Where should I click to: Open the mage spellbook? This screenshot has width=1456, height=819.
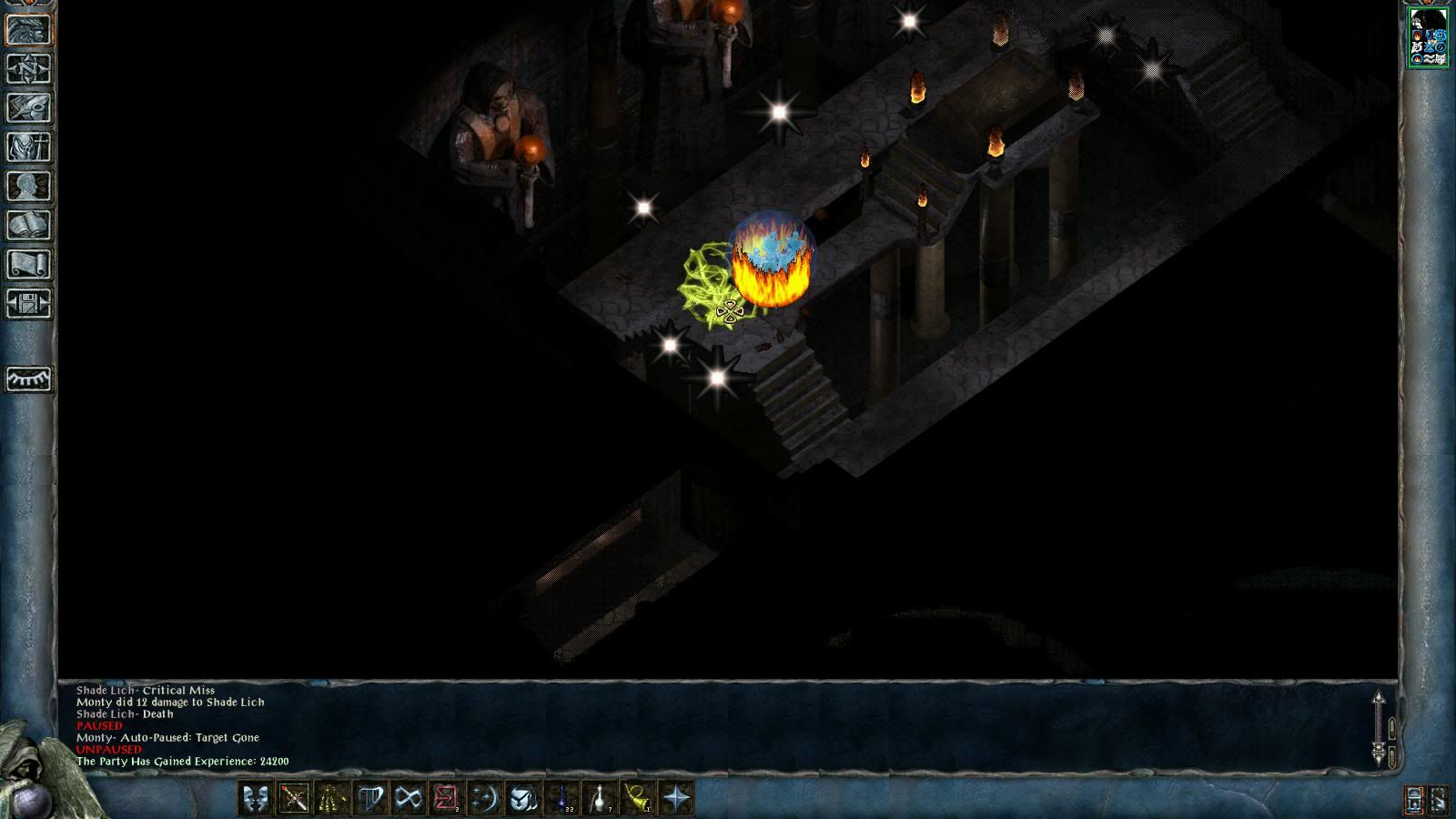(x=29, y=226)
